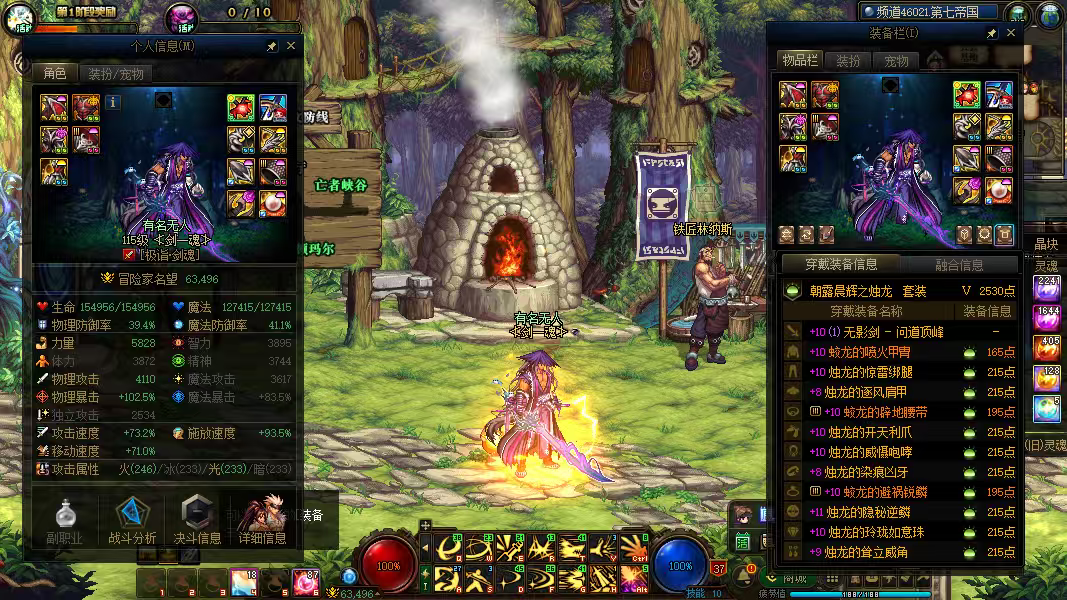Open the 副职业 sub-profession panel
The width and height of the screenshot is (1067, 600).
click(63, 520)
